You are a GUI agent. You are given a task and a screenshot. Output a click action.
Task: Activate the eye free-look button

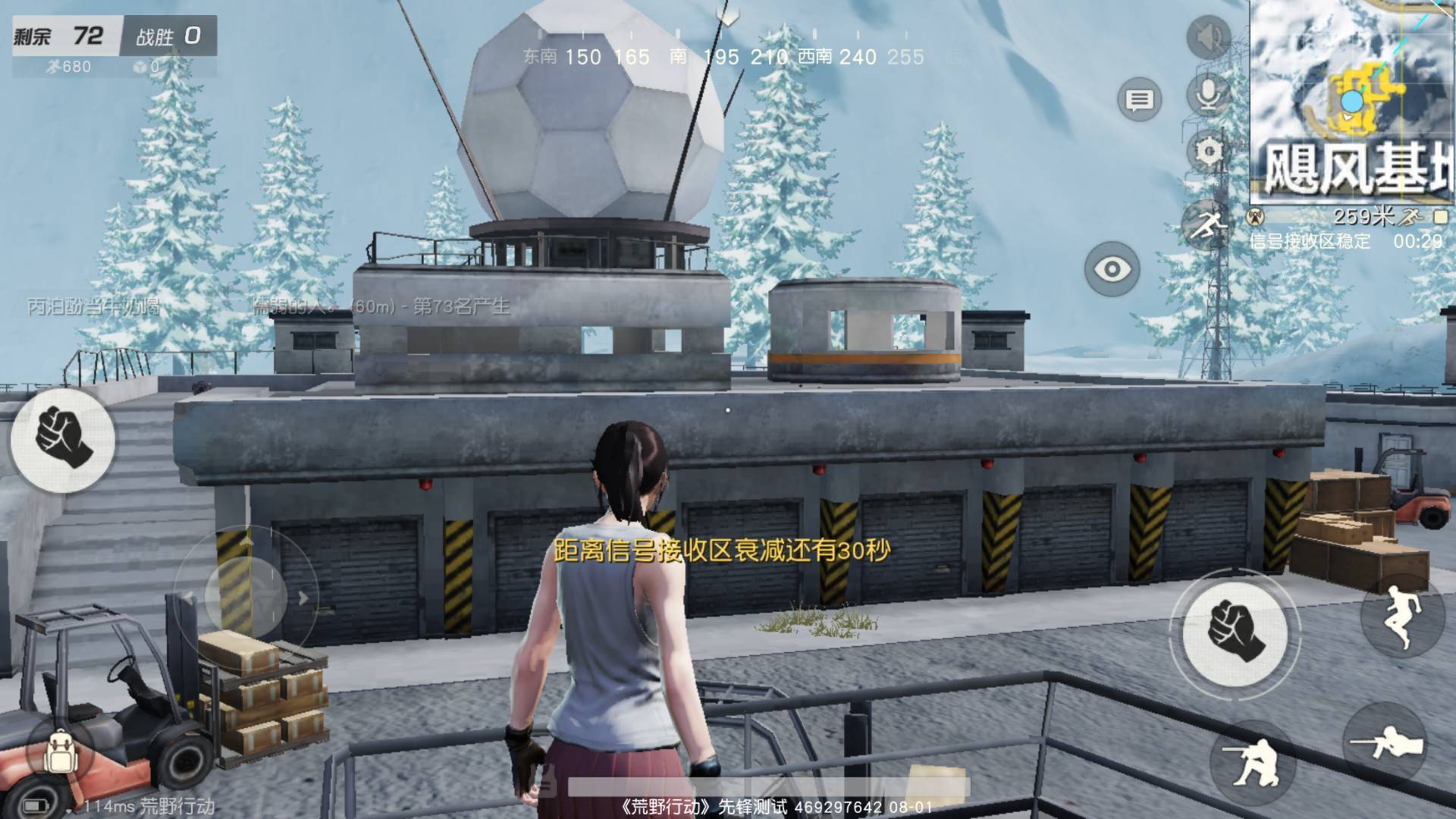point(1112,268)
